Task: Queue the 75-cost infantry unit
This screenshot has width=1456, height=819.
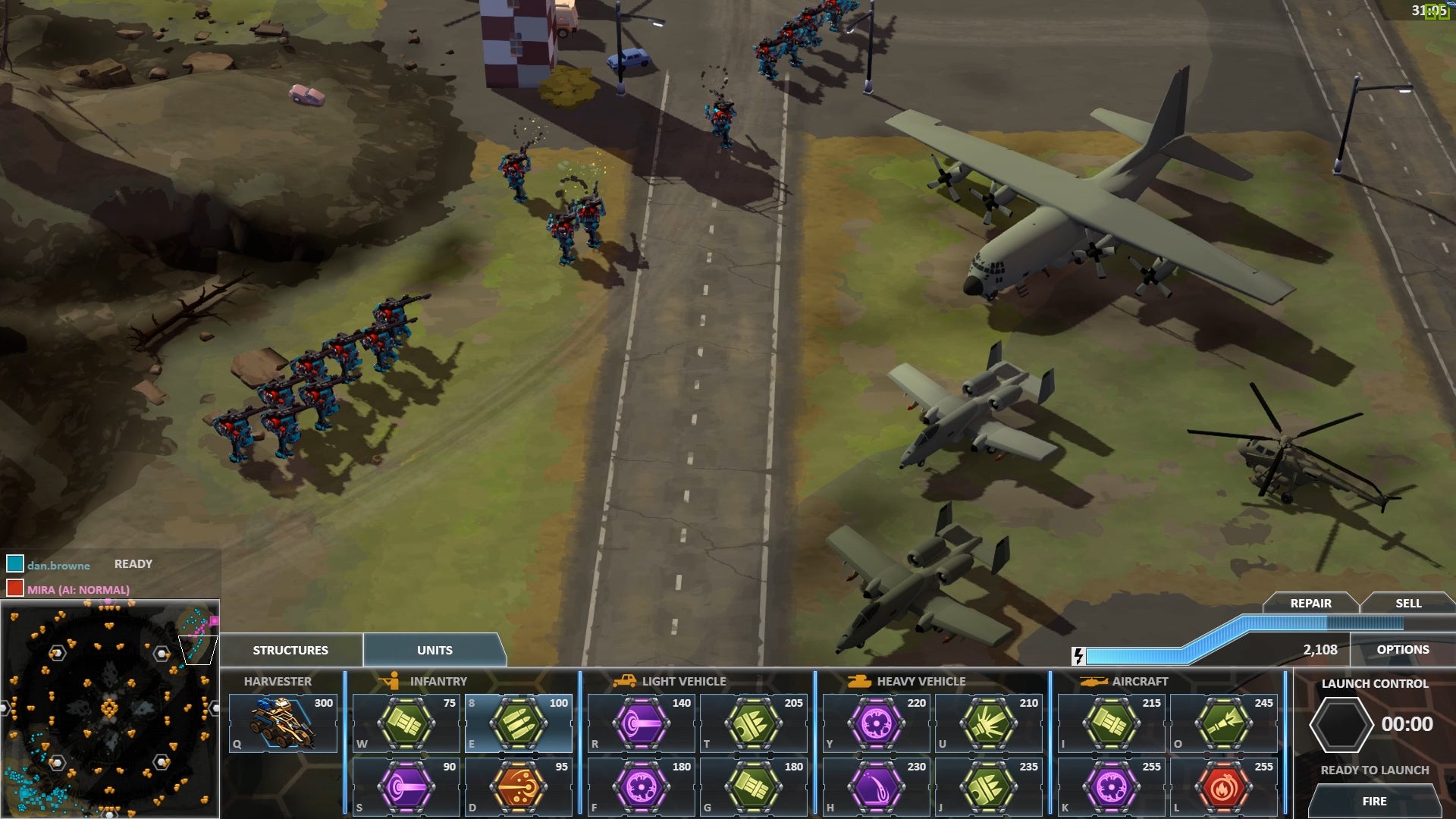Action: tap(406, 723)
